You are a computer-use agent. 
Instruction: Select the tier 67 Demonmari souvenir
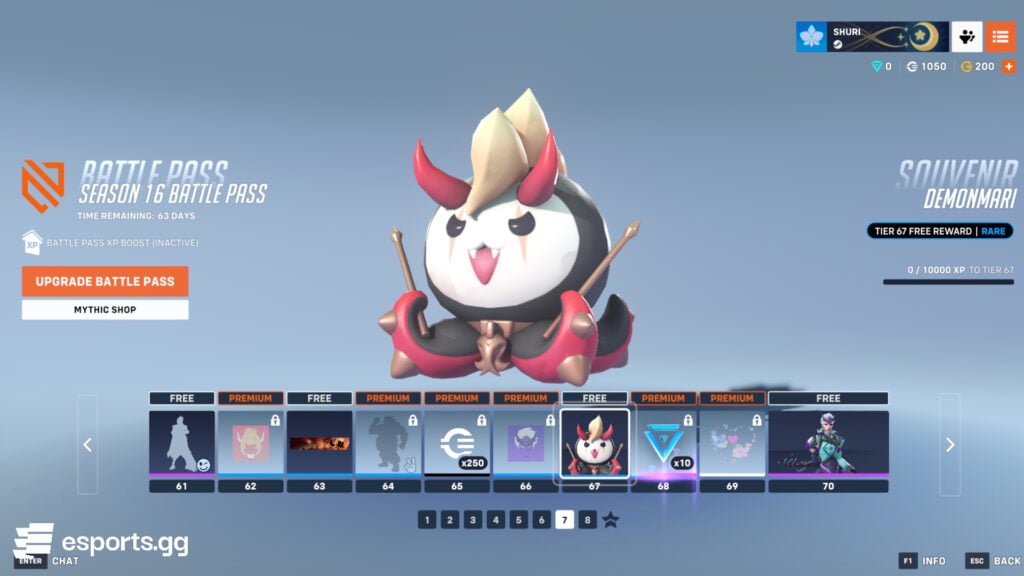595,441
